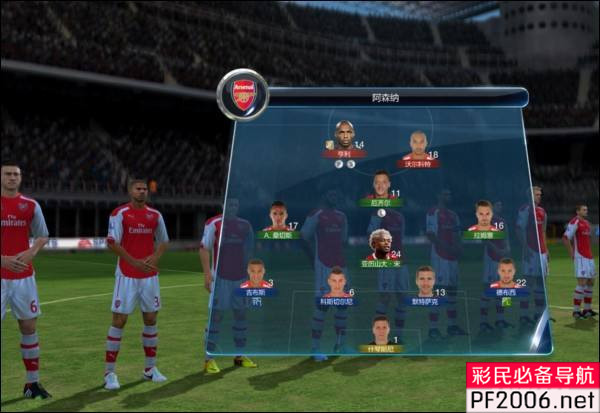The width and height of the screenshot is (600, 413).
Task: Pick Ramsey's card, number 16
Action: coord(484,220)
